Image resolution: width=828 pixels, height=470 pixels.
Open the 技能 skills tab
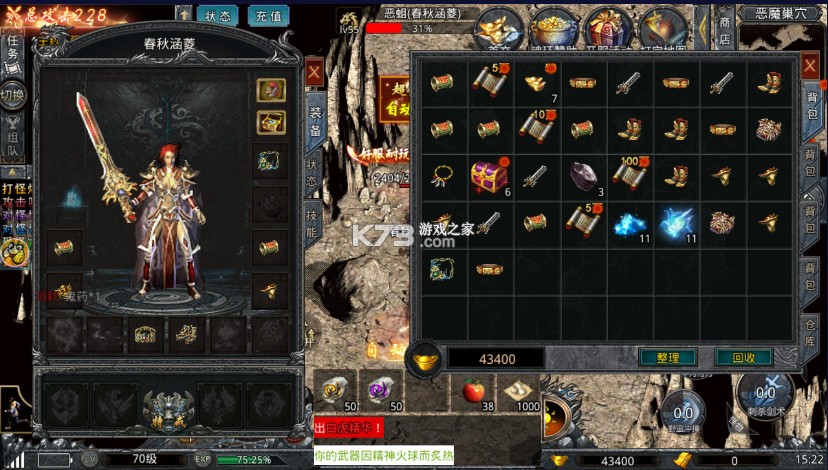click(312, 224)
